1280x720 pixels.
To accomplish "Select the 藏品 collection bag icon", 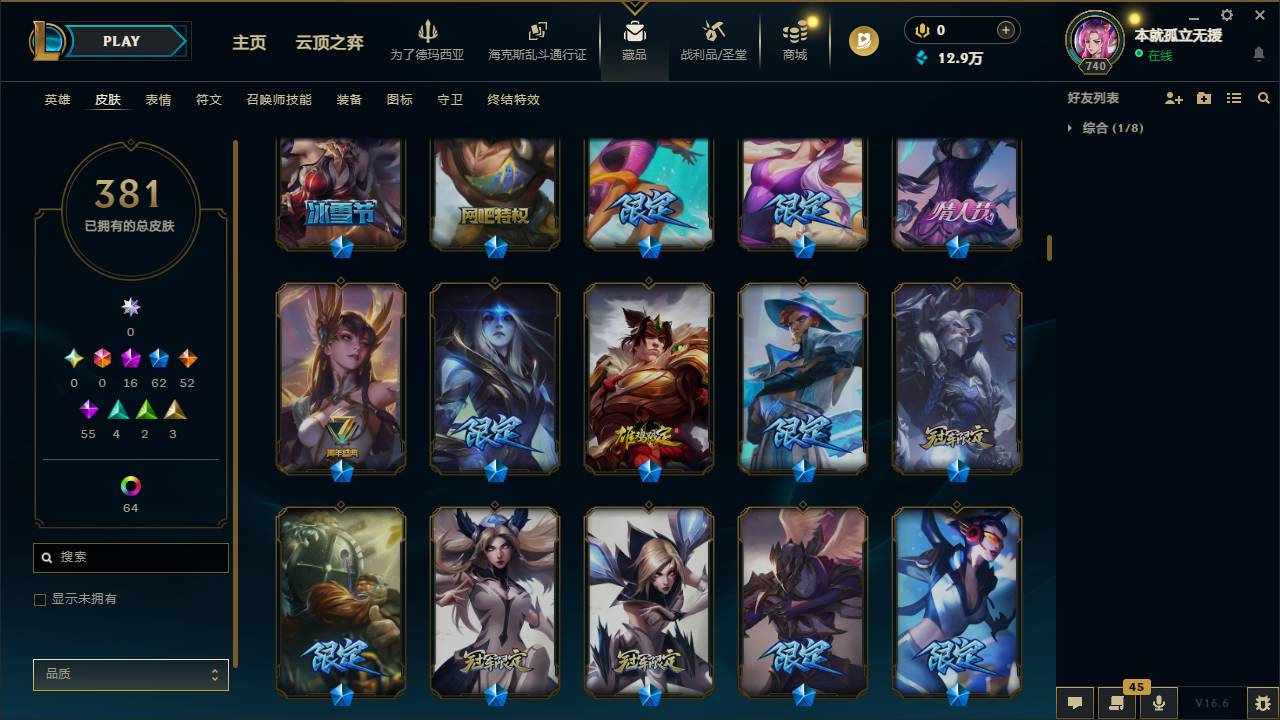I will pyautogui.click(x=634, y=32).
